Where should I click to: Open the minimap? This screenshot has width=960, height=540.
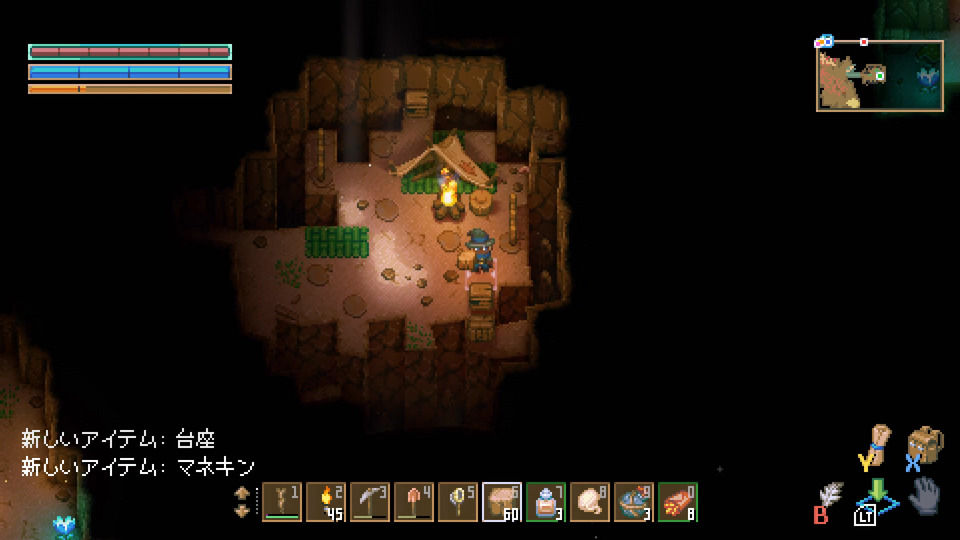coord(879,74)
